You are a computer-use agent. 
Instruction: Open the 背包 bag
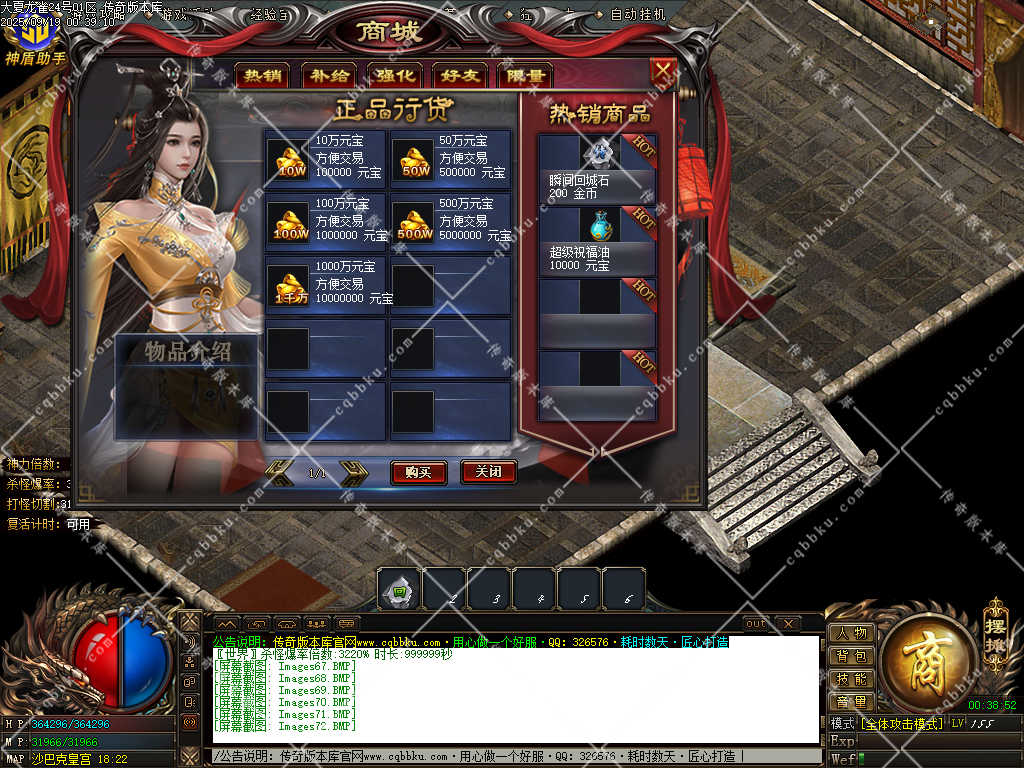coord(852,656)
